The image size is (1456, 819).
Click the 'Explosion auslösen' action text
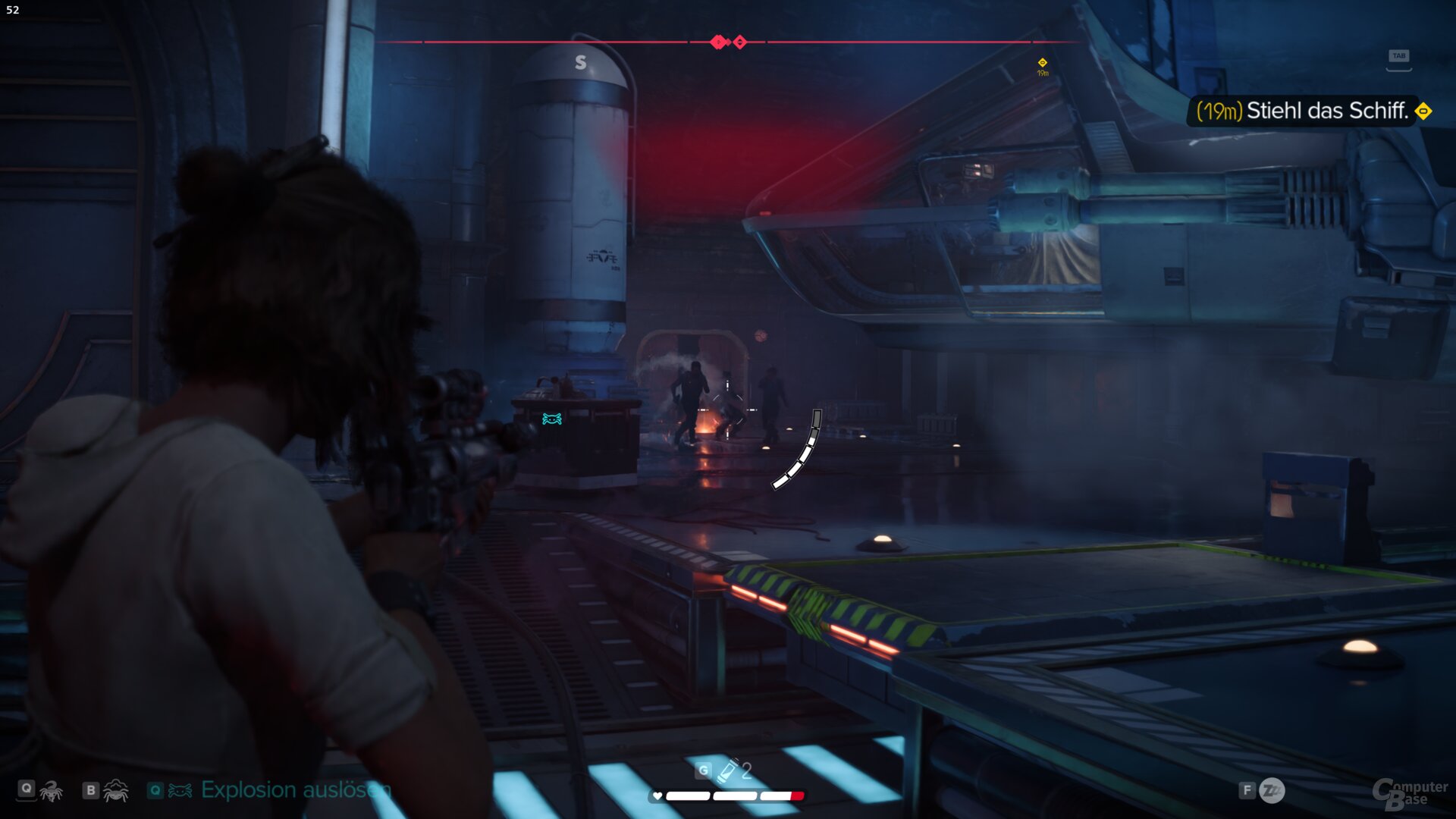294,790
